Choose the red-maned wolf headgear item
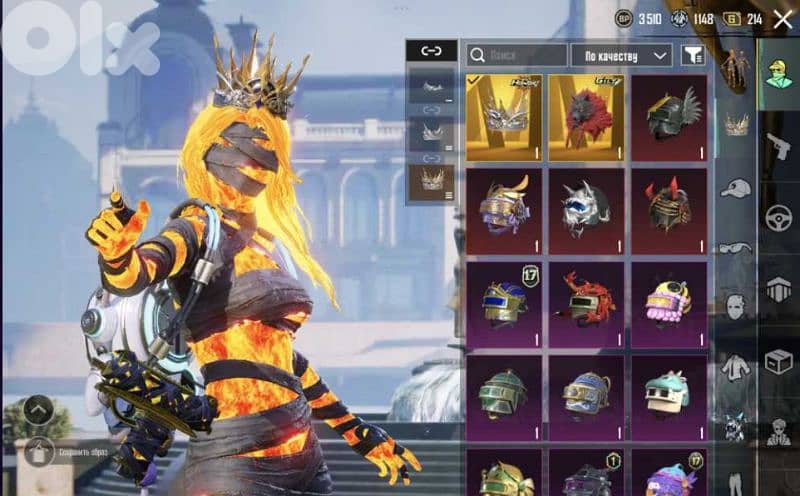Screen dimensions: 800x496 pos(587,117)
